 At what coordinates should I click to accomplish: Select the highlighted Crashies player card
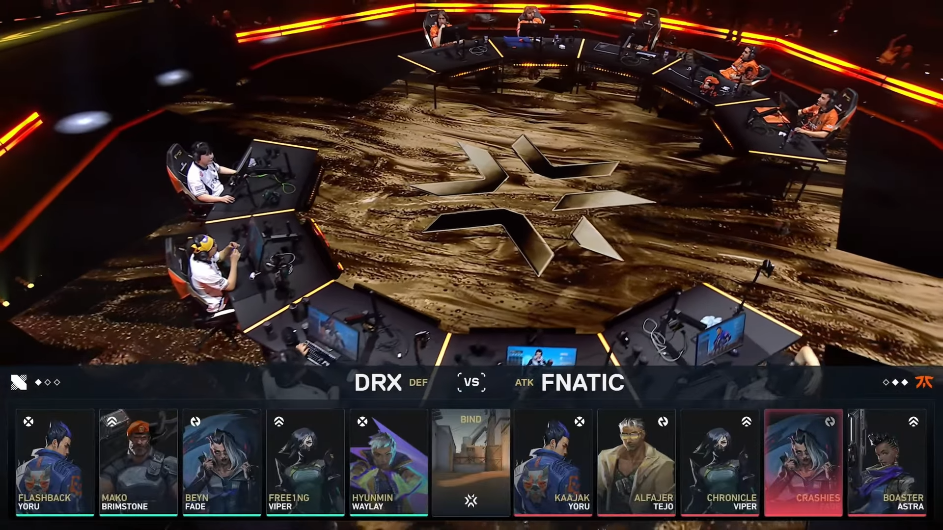coord(803,461)
